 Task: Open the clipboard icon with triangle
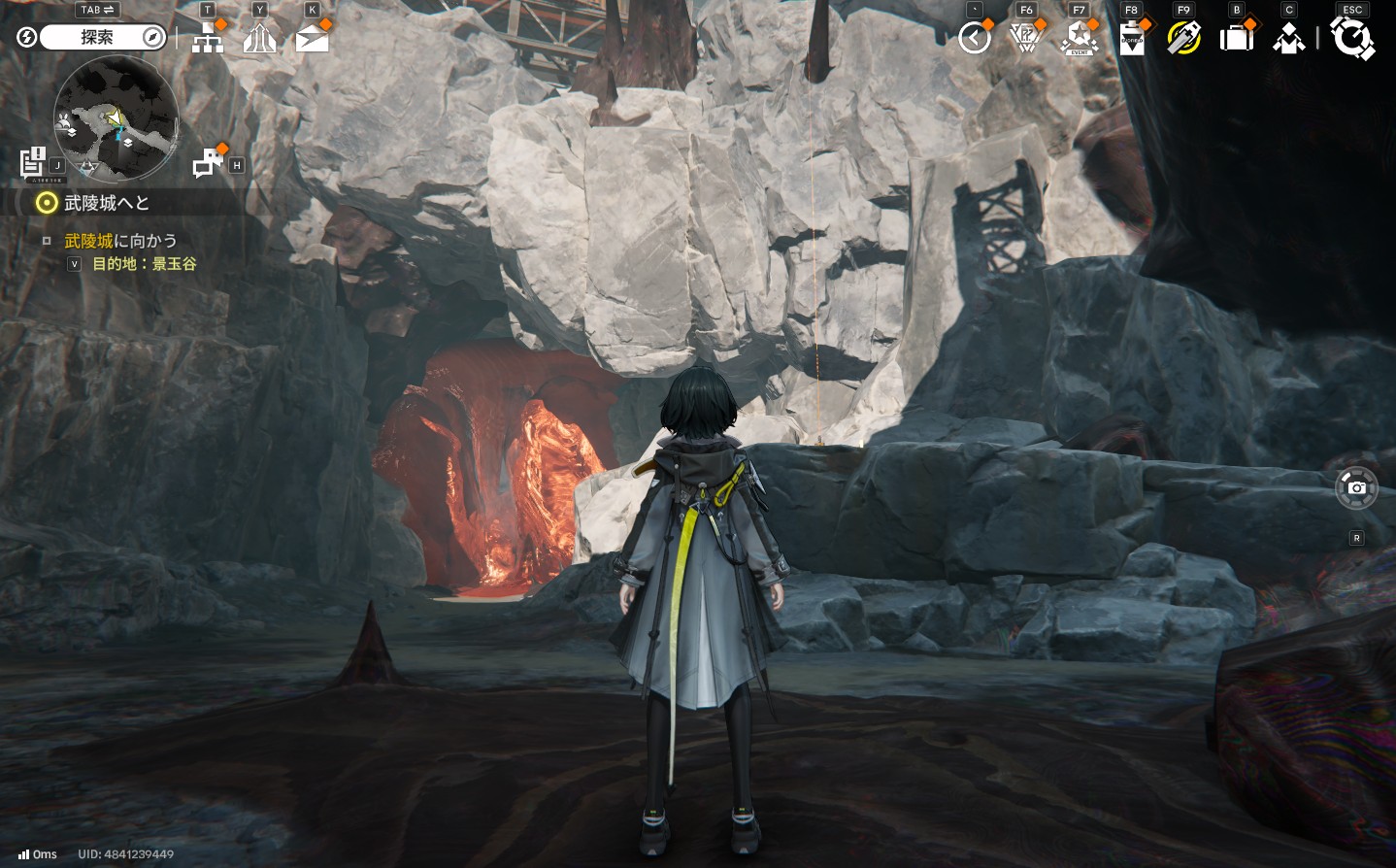[x=1132, y=40]
